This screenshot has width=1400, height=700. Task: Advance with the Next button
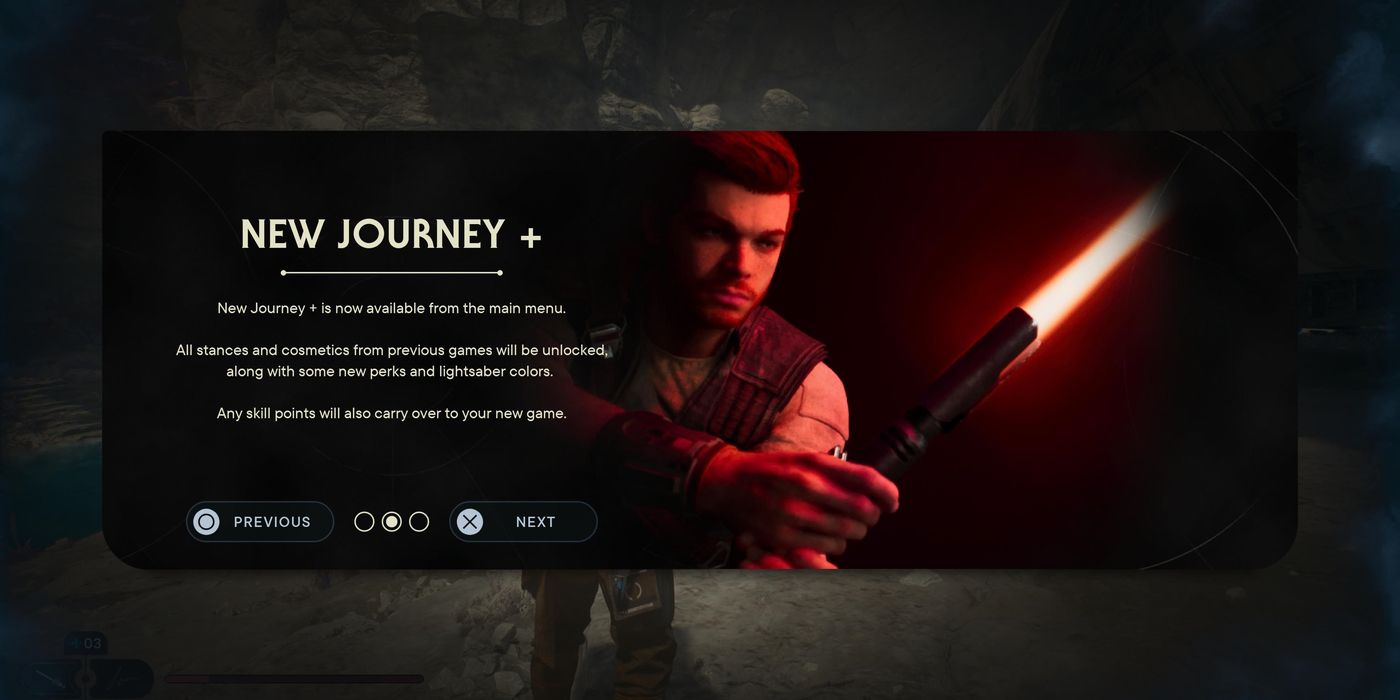point(523,522)
